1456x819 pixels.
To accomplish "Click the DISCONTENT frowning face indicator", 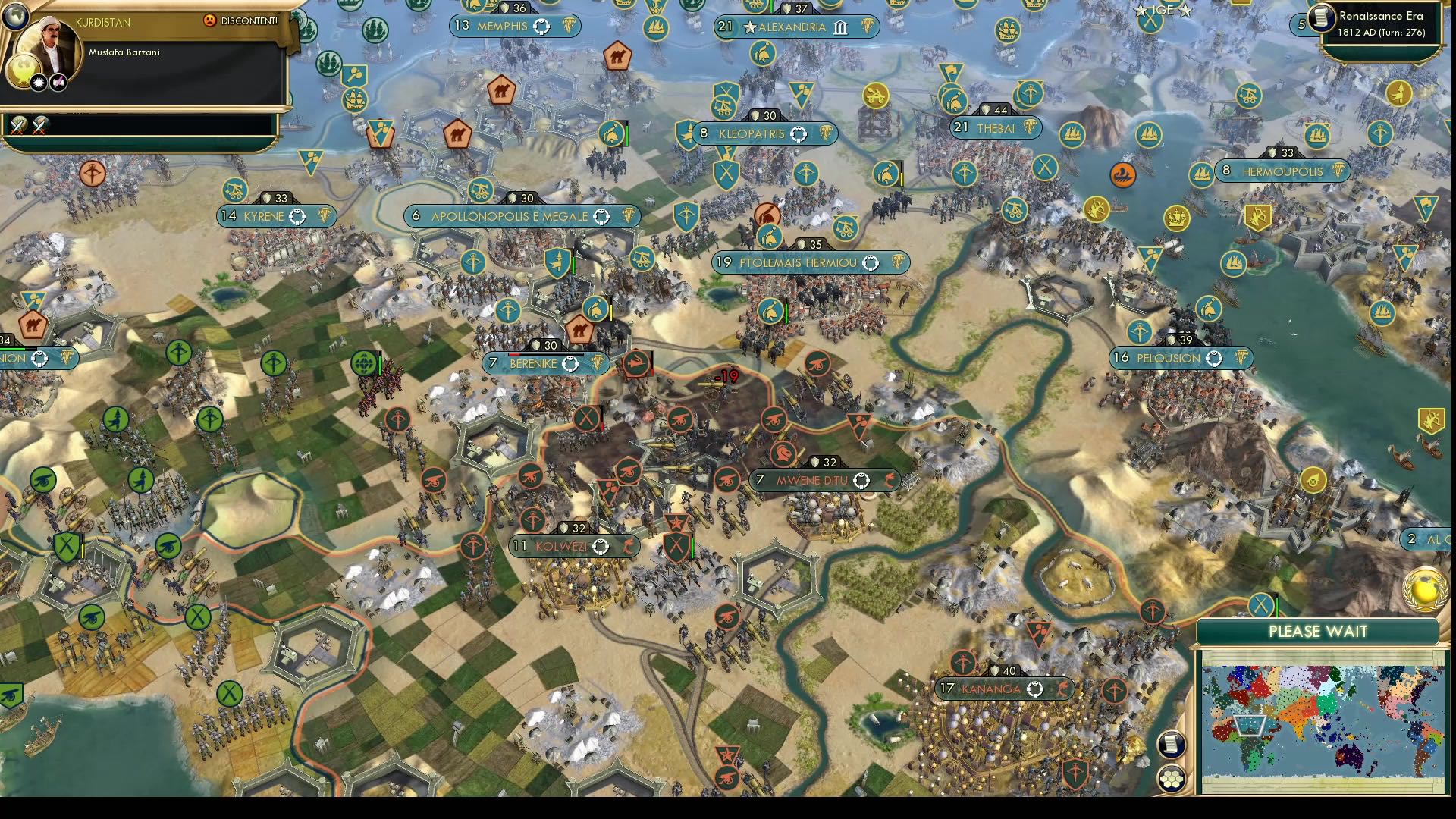I will pos(210,20).
